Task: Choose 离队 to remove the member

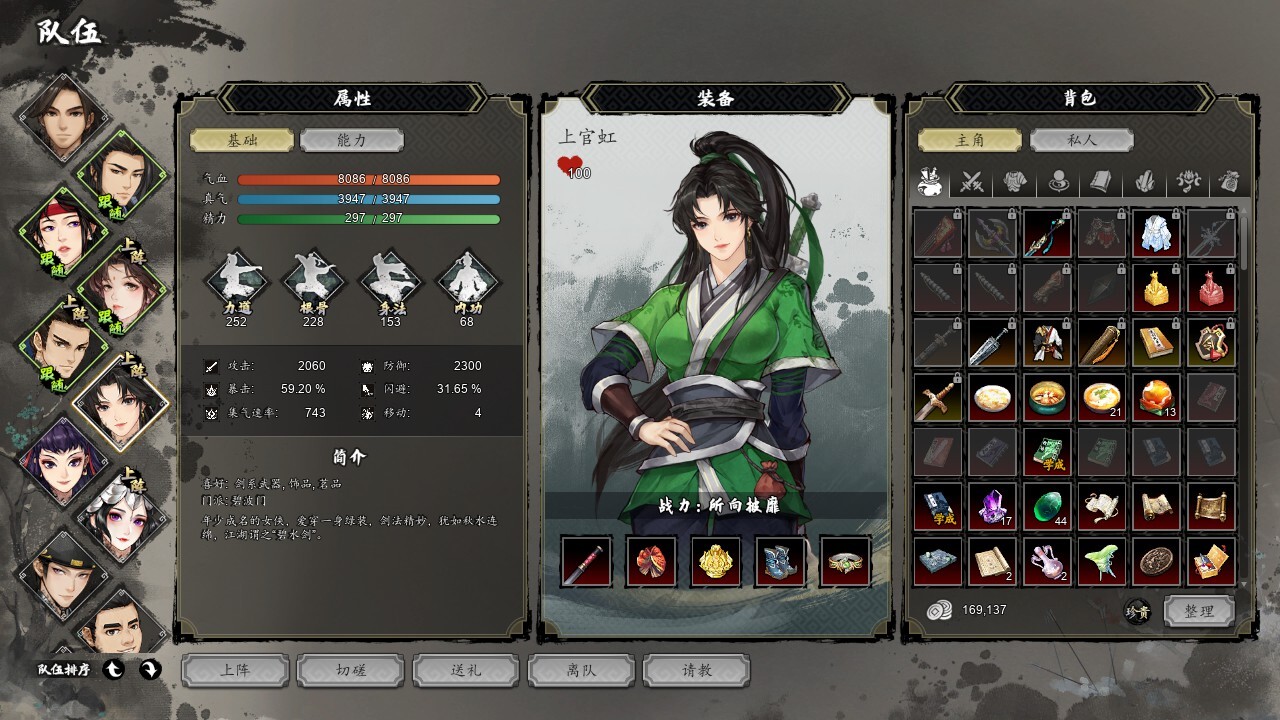Action: click(581, 670)
